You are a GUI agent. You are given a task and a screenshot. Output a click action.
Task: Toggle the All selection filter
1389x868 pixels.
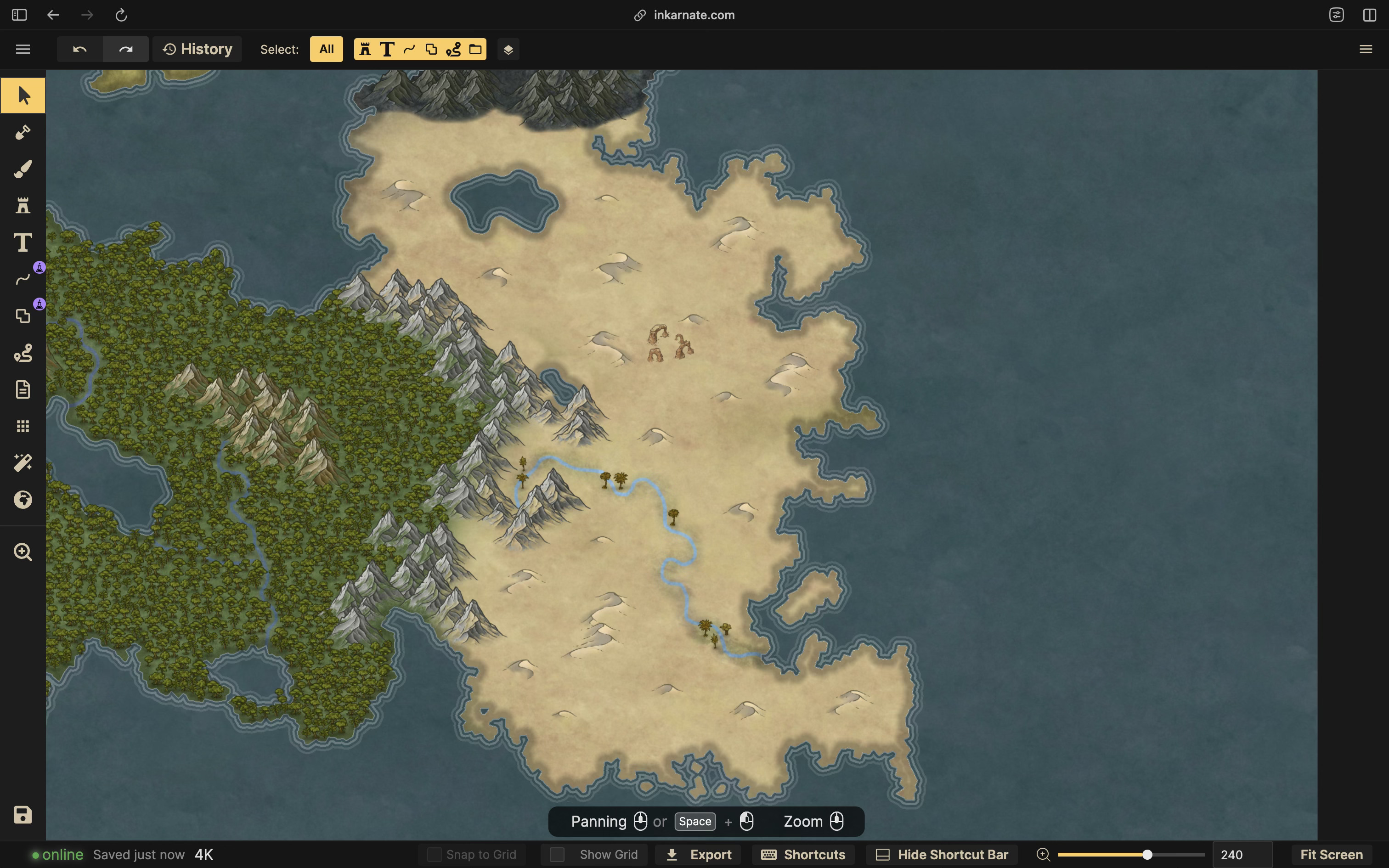326,49
